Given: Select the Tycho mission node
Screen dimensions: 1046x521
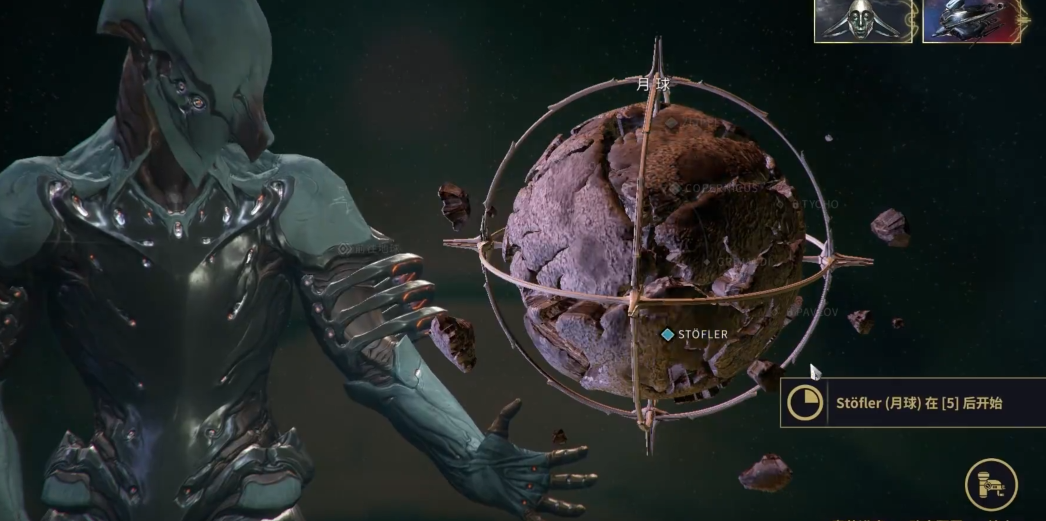Looking at the screenshot, I should [x=796, y=204].
